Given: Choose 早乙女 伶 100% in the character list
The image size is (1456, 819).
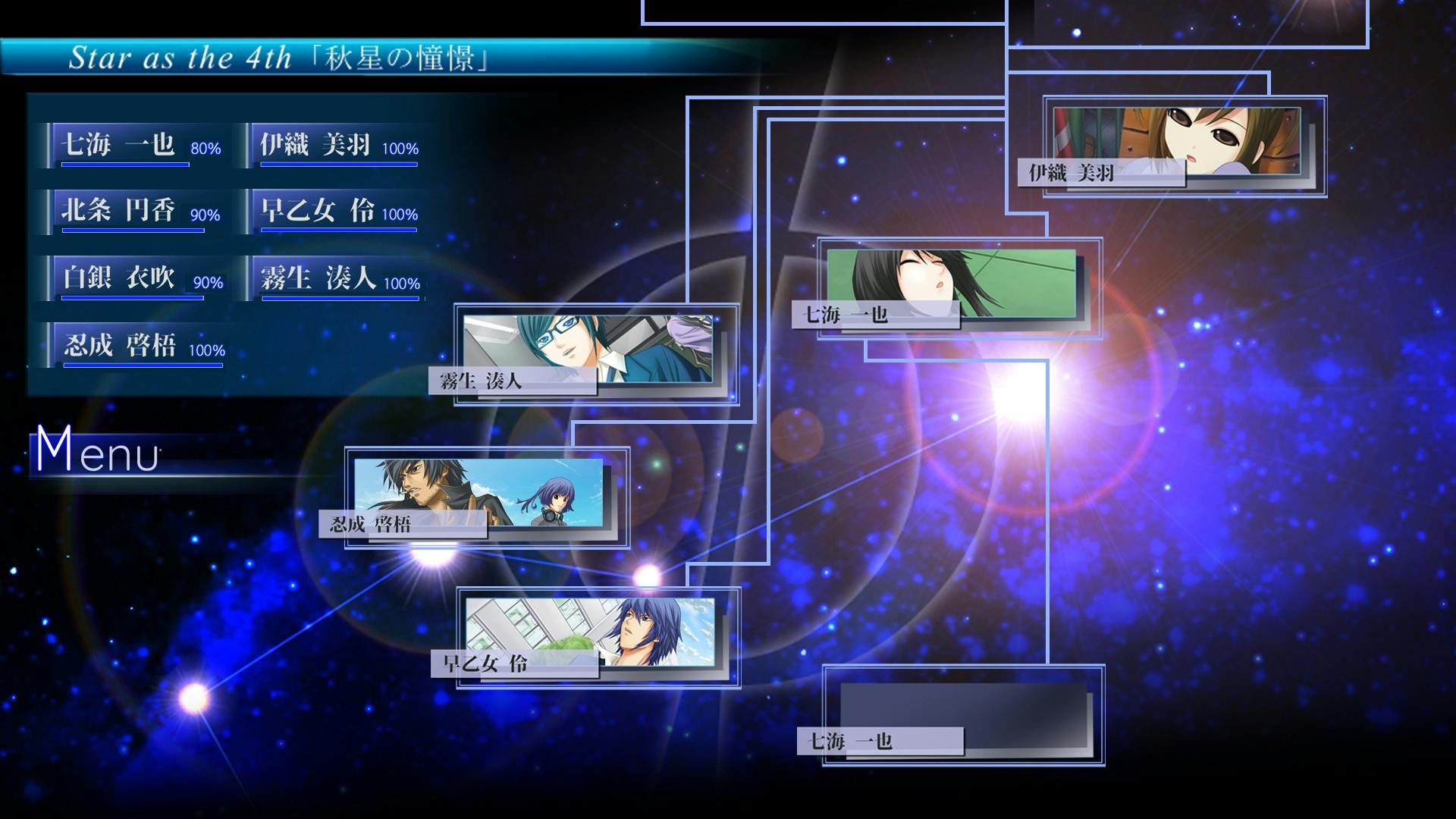Looking at the screenshot, I should pos(334,211).
